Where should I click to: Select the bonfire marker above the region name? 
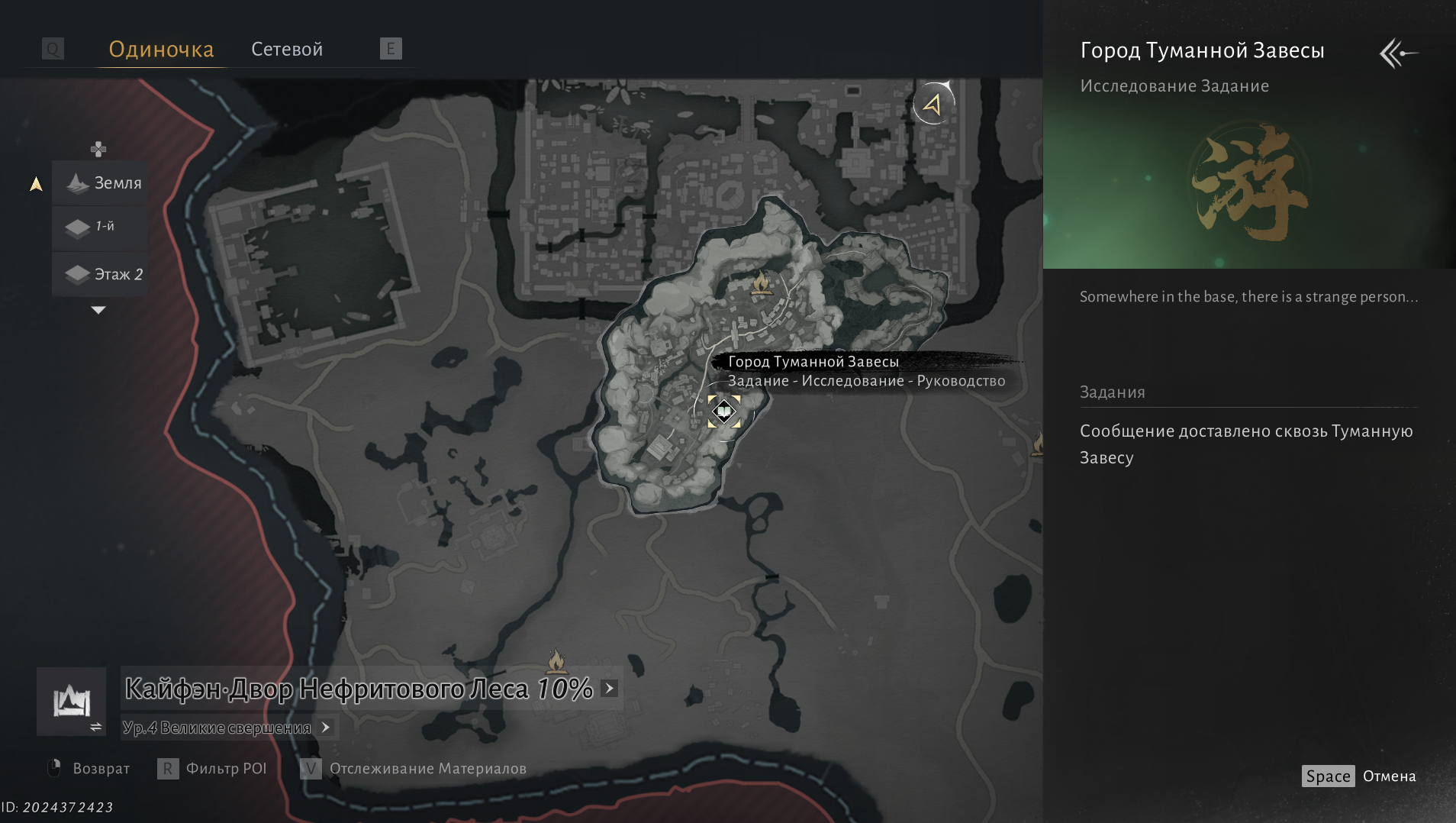(556, 660)
